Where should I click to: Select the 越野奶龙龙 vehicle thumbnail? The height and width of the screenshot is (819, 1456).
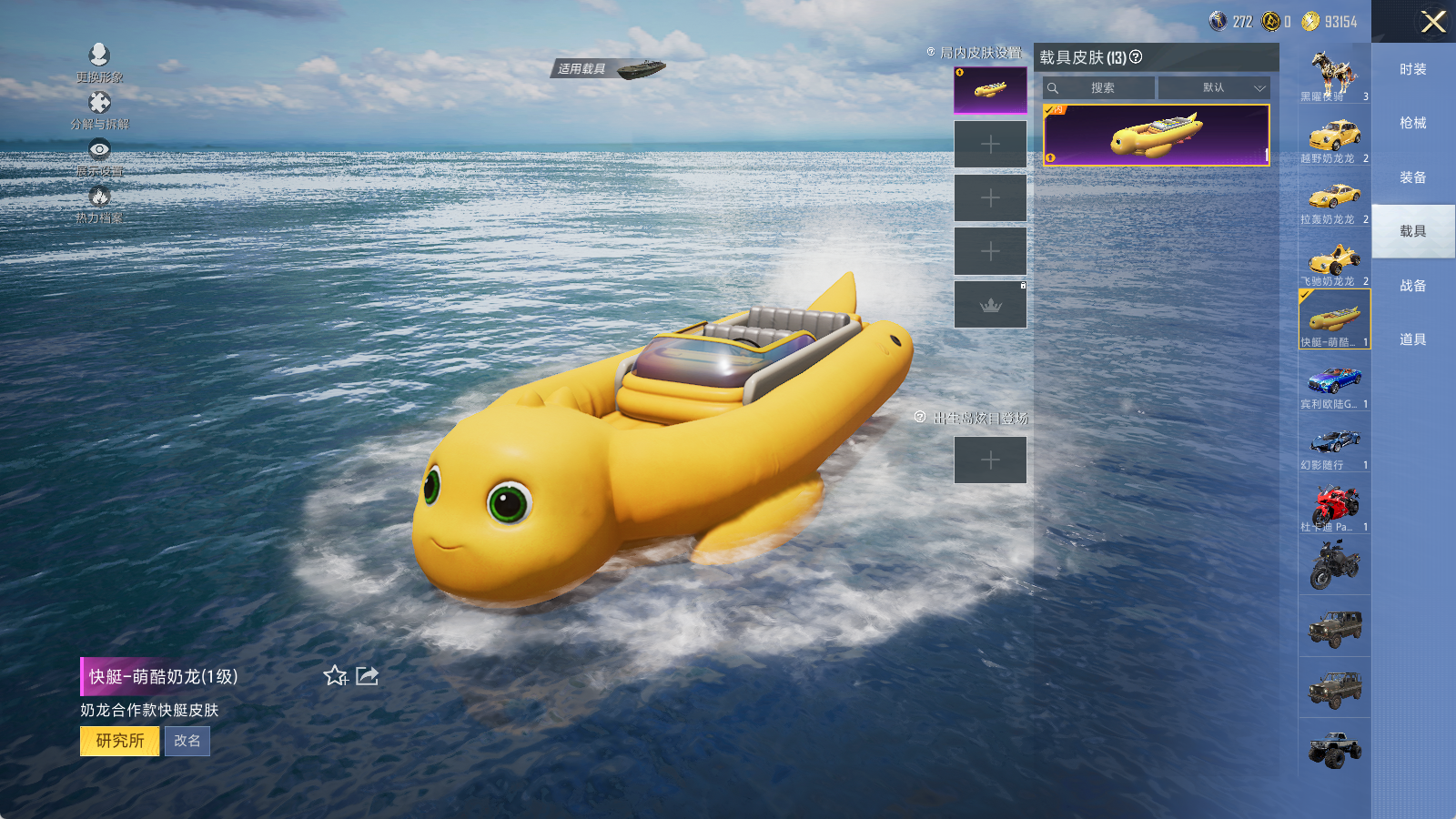1334,138
